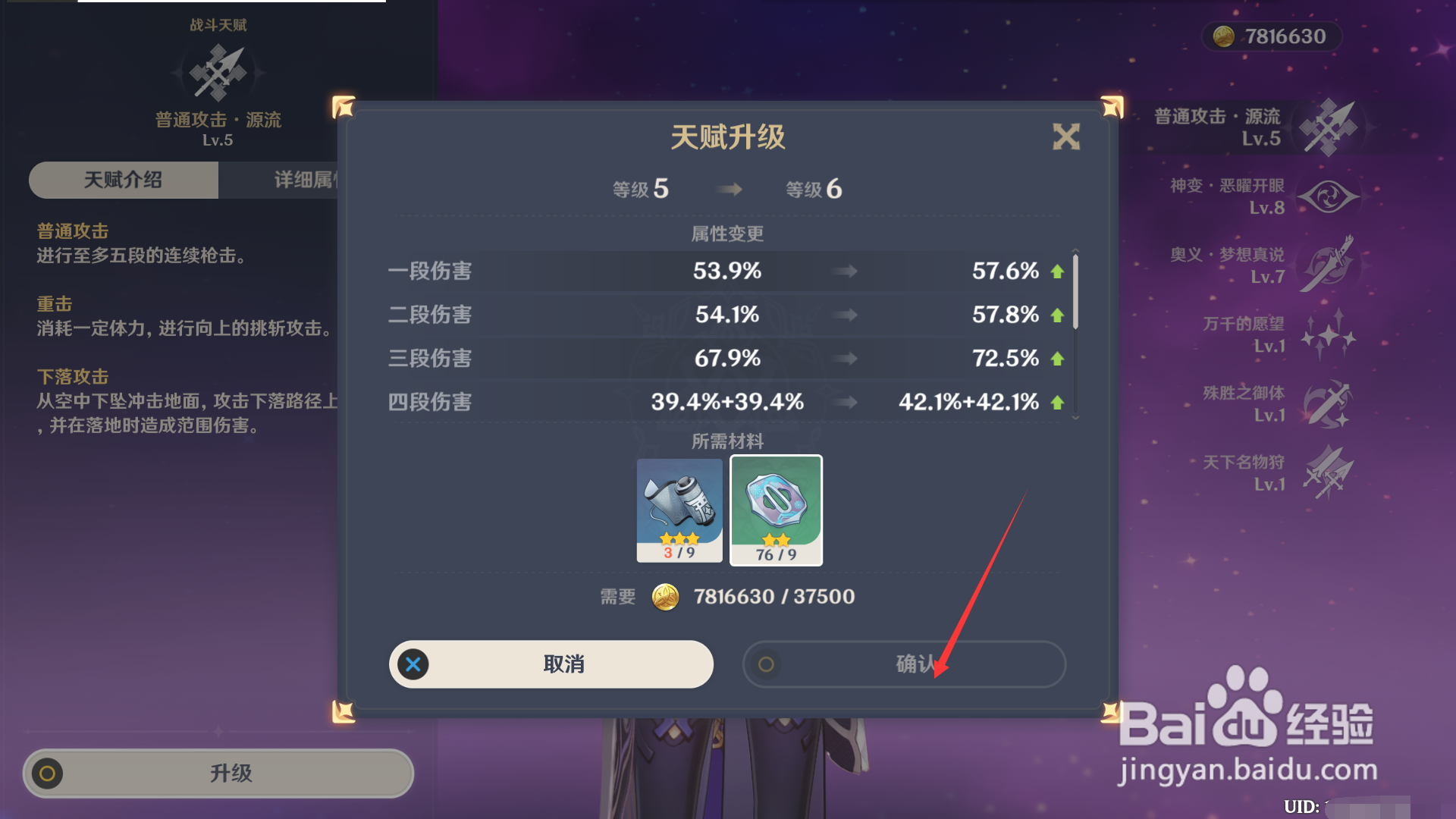Close the 天赋升级 dialog
Screen dimensions: 1456x819
[x=1065, y=137]
